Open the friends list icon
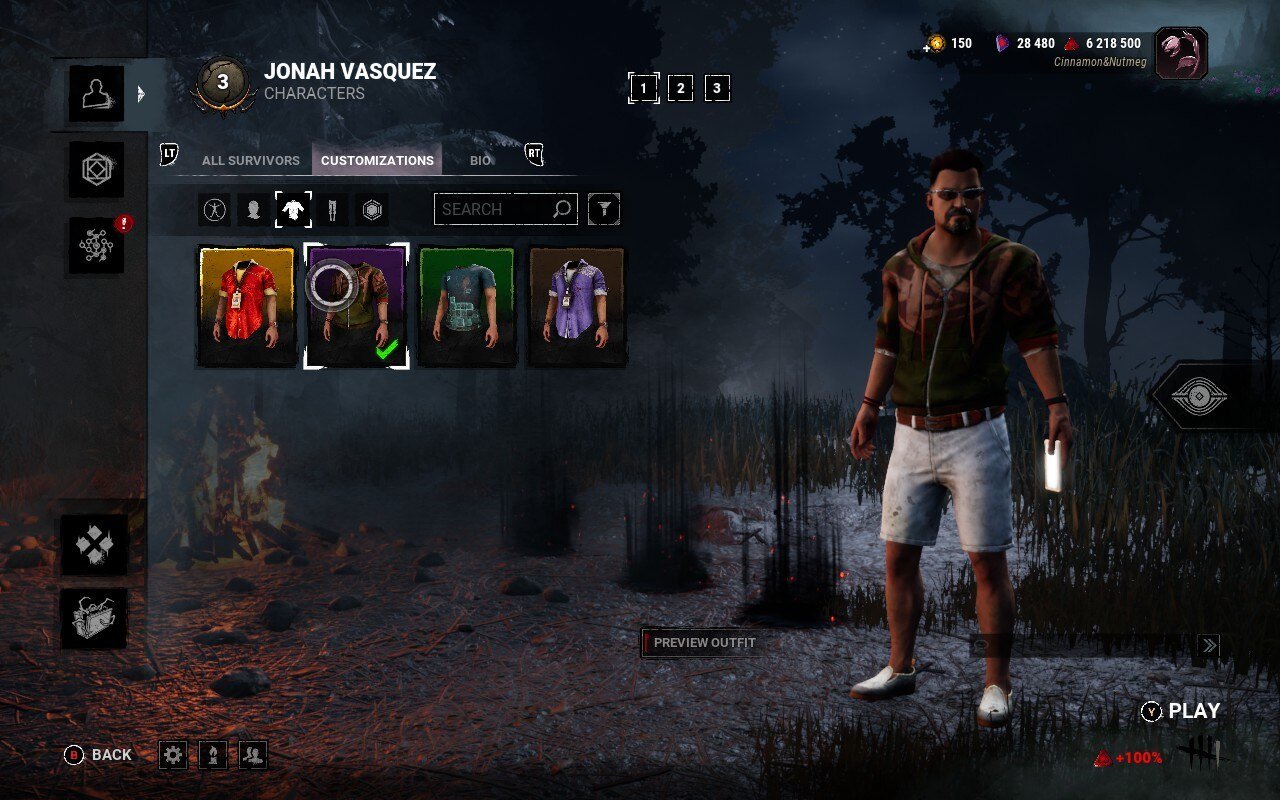Screen dimensions: 1280x800 pyautogui.click(x=253, y=755)
